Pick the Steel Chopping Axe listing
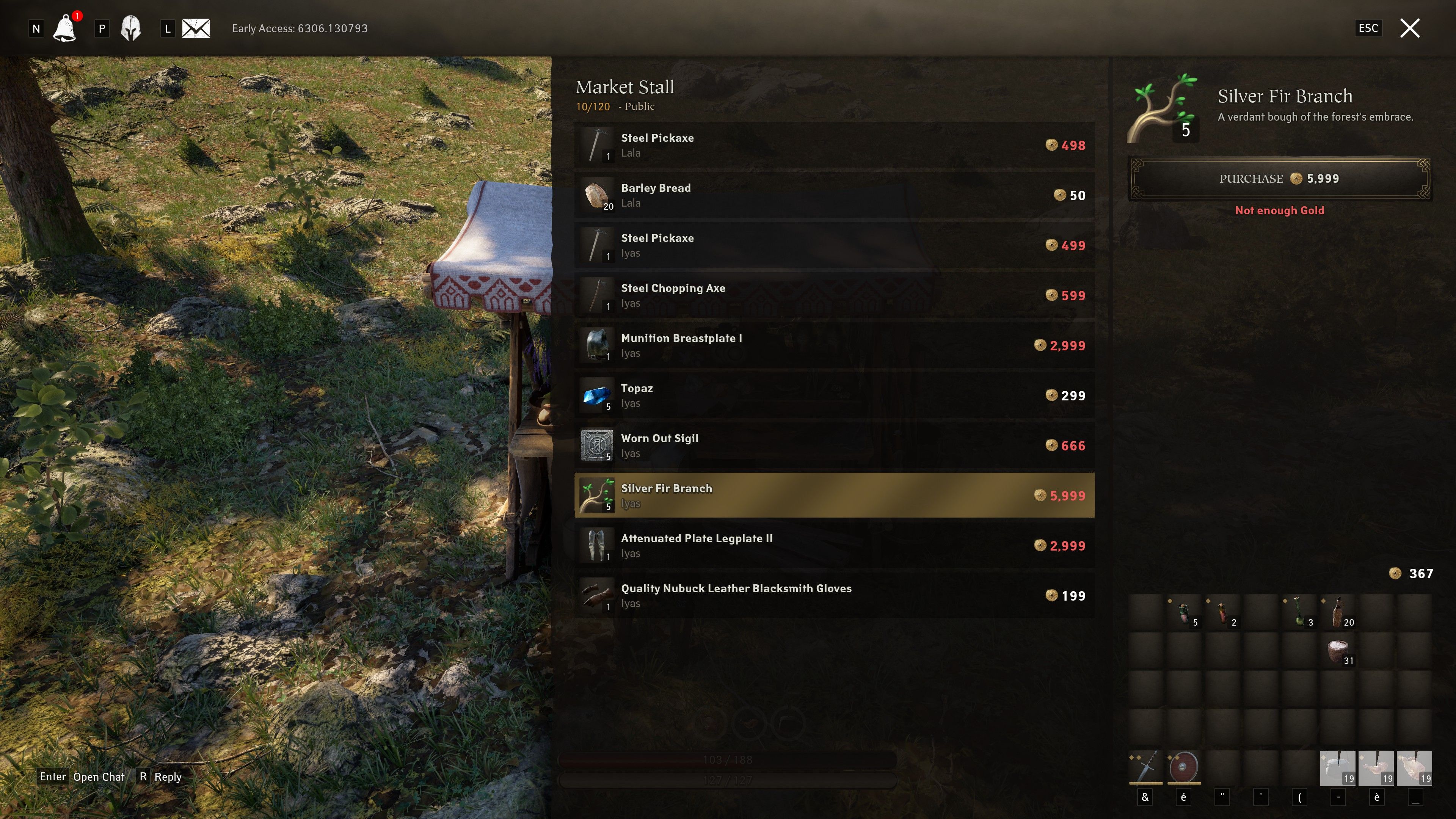Screen dimensions: 1456x819 pos(834,296)
